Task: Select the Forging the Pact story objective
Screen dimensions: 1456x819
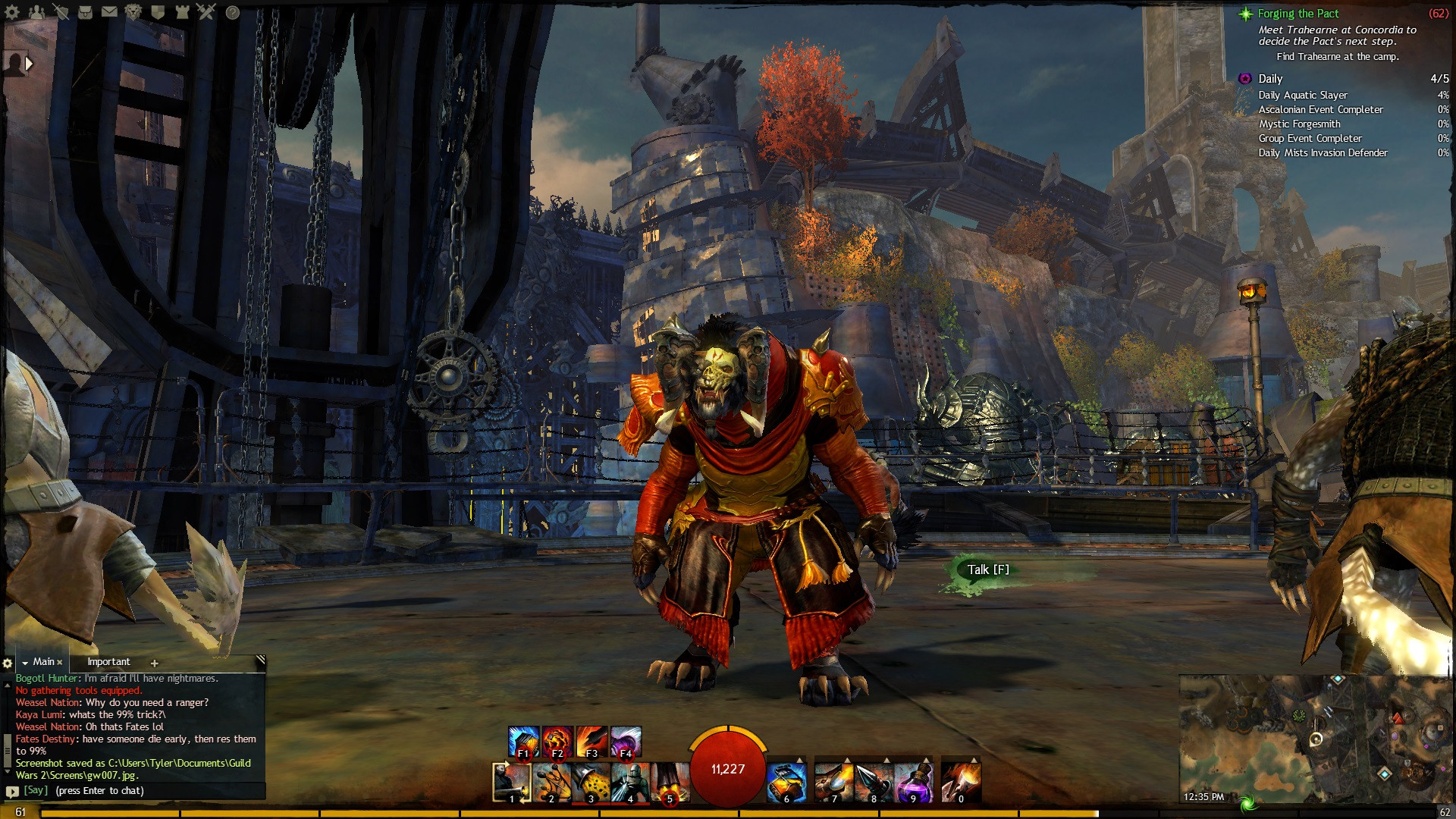Action: [x=1298, y=14]
